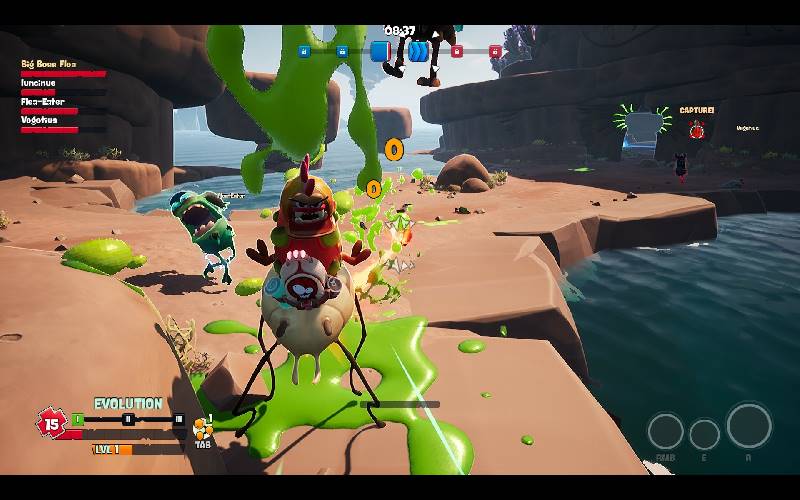Activate the small ability slot labeled E
This screenshot has width=800, height=500.
click(705, 434)
